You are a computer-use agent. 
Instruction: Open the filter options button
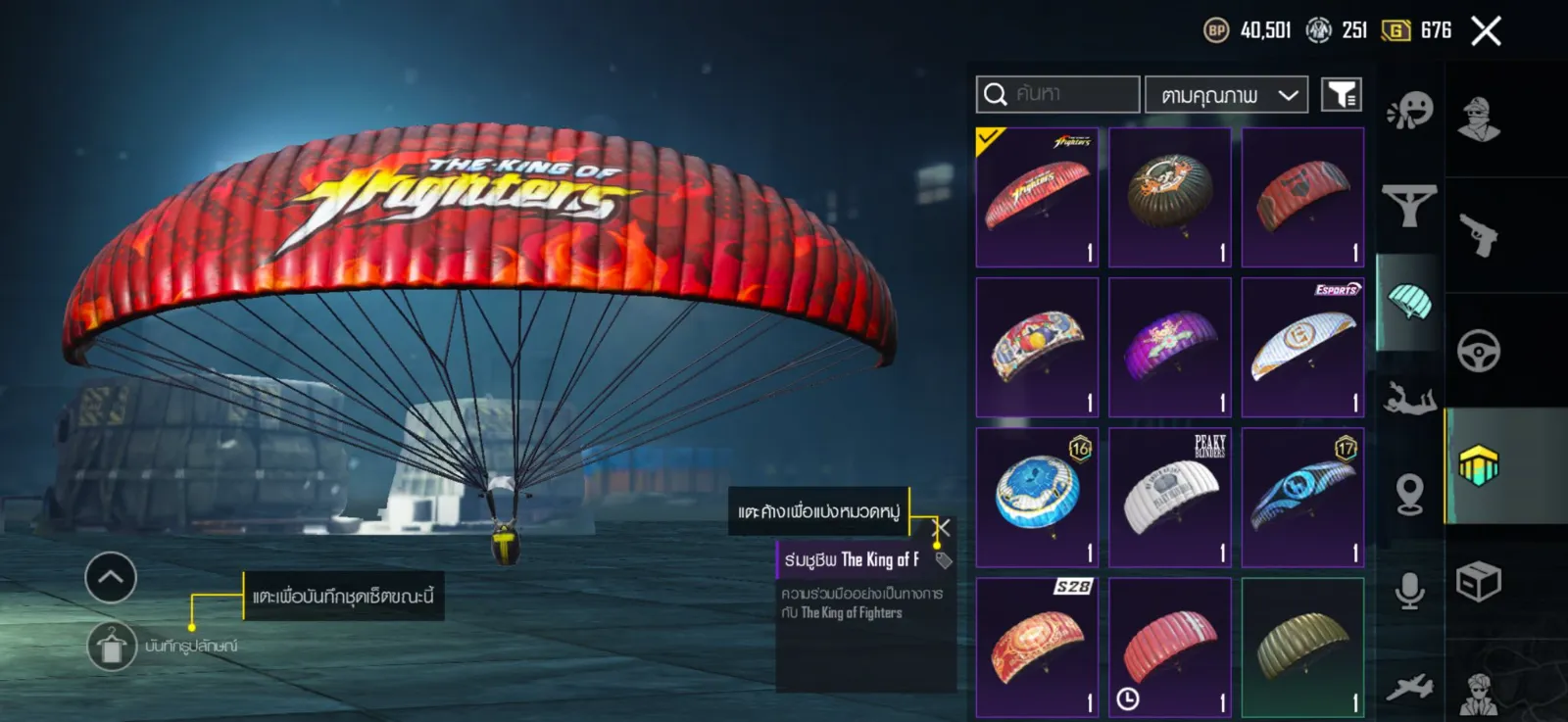1341,95
